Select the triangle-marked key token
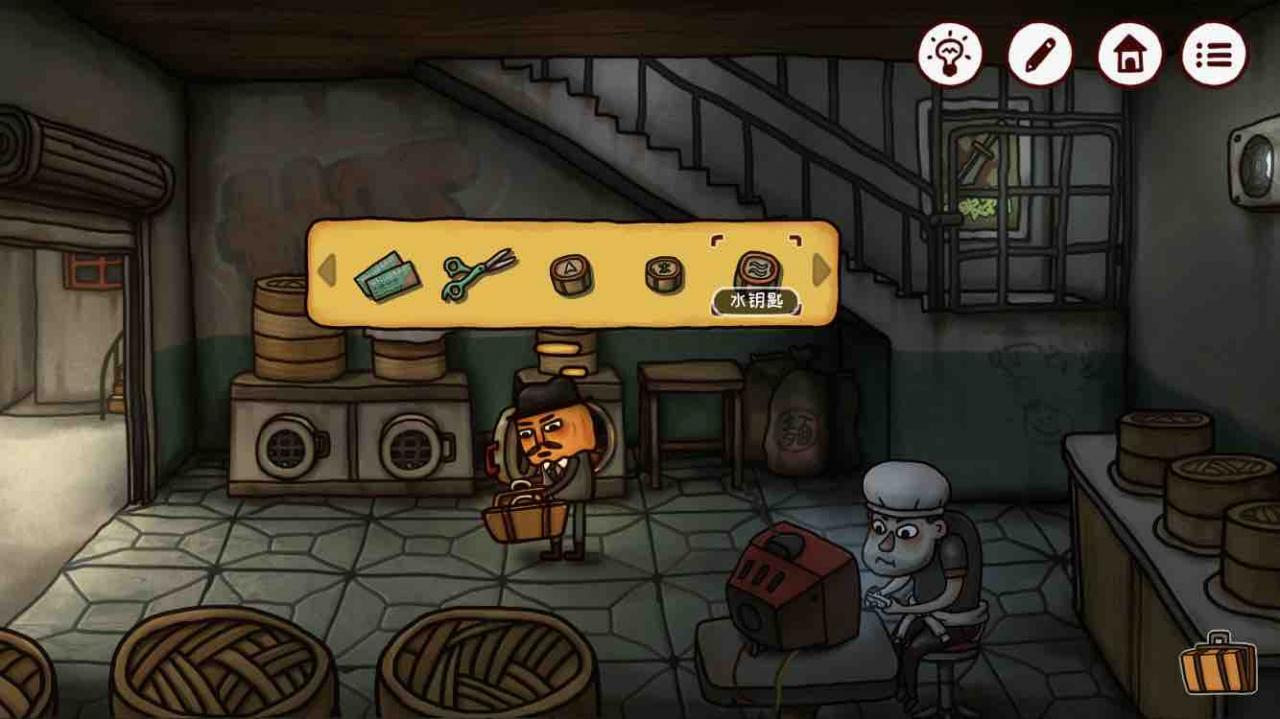Screen dimensions: 1280x719 tap(571, 274)
